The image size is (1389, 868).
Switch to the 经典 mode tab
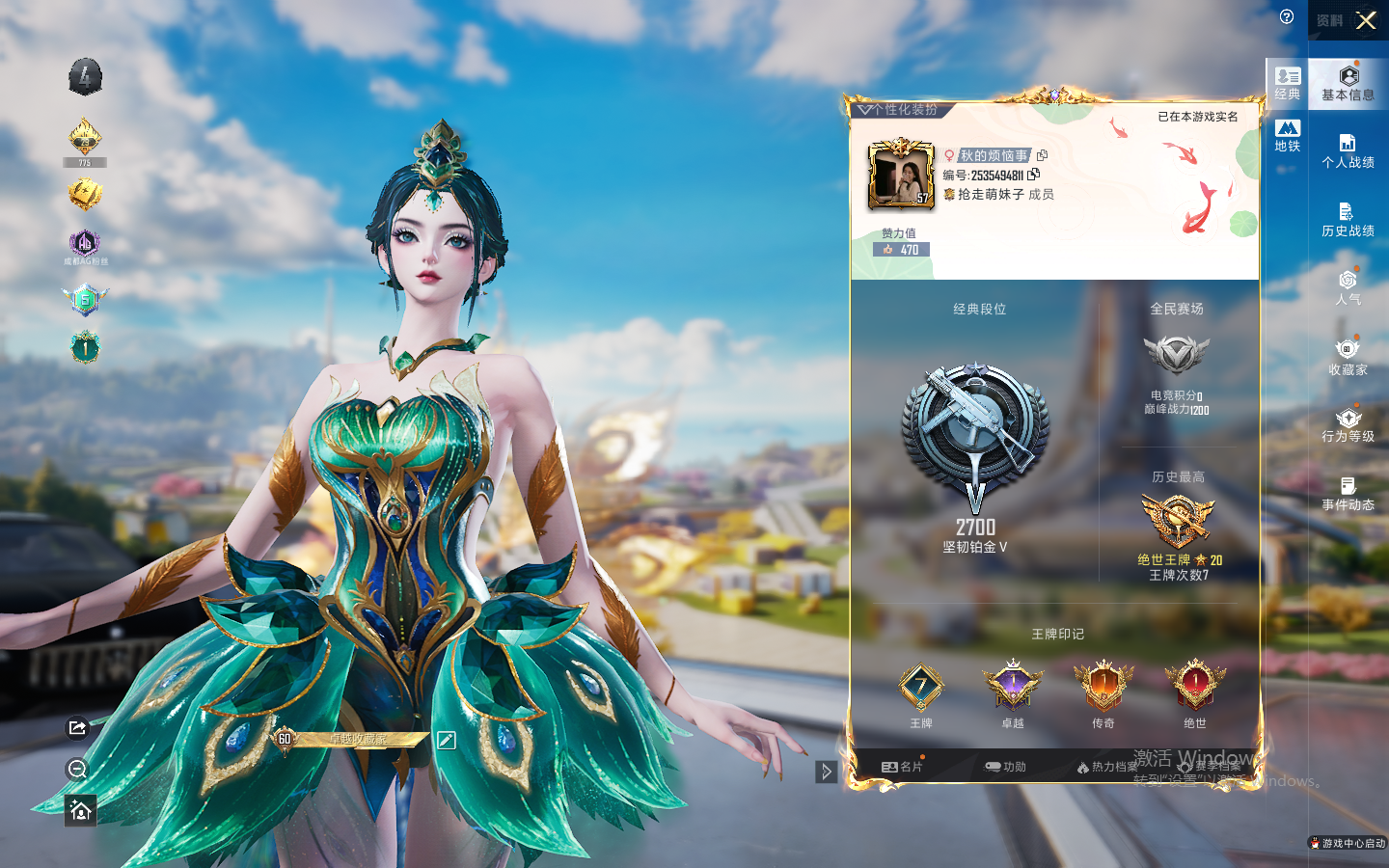point(1288,83)
